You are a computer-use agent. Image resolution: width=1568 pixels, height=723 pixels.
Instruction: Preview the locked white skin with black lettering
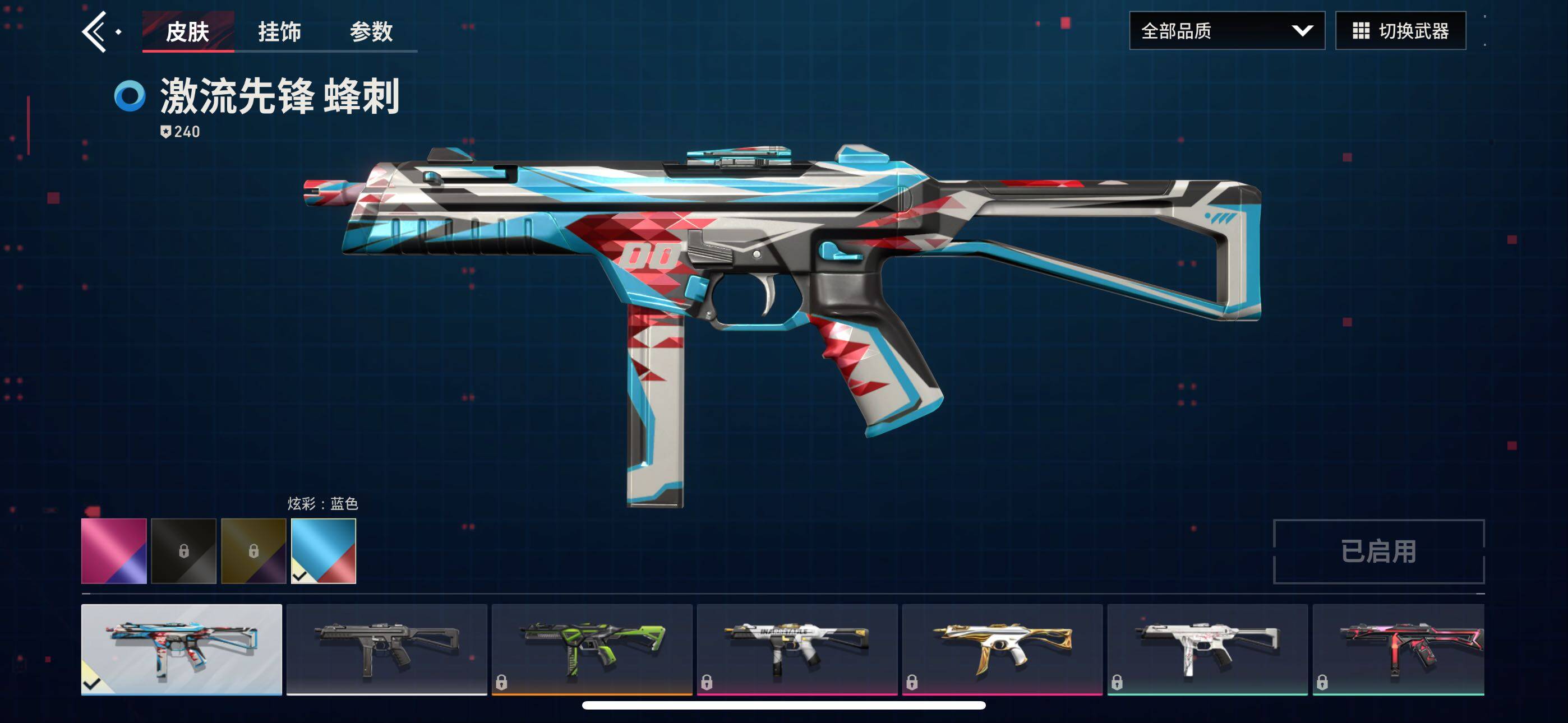(x=797, y=649)
